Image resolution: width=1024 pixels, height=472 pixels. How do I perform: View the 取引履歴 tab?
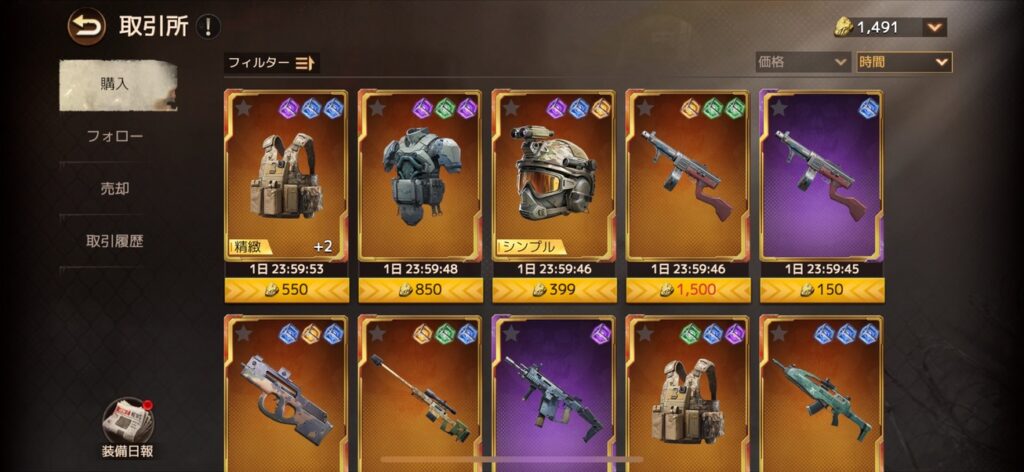pos(115,241)
